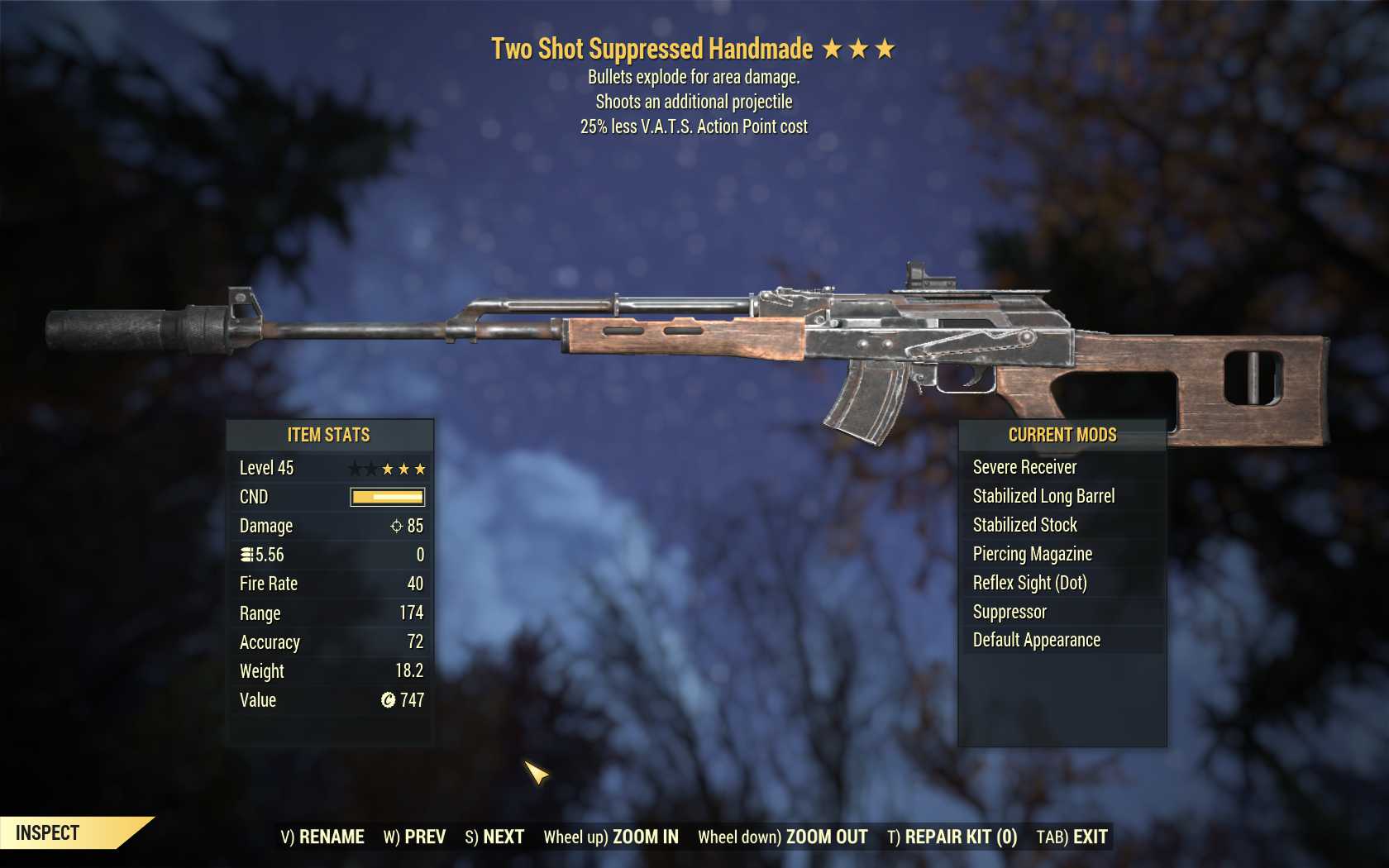Choose ZOOM IN on the weapon
Image resolution: width=1389 pixels, height=868 pixels.
(611, 837)
